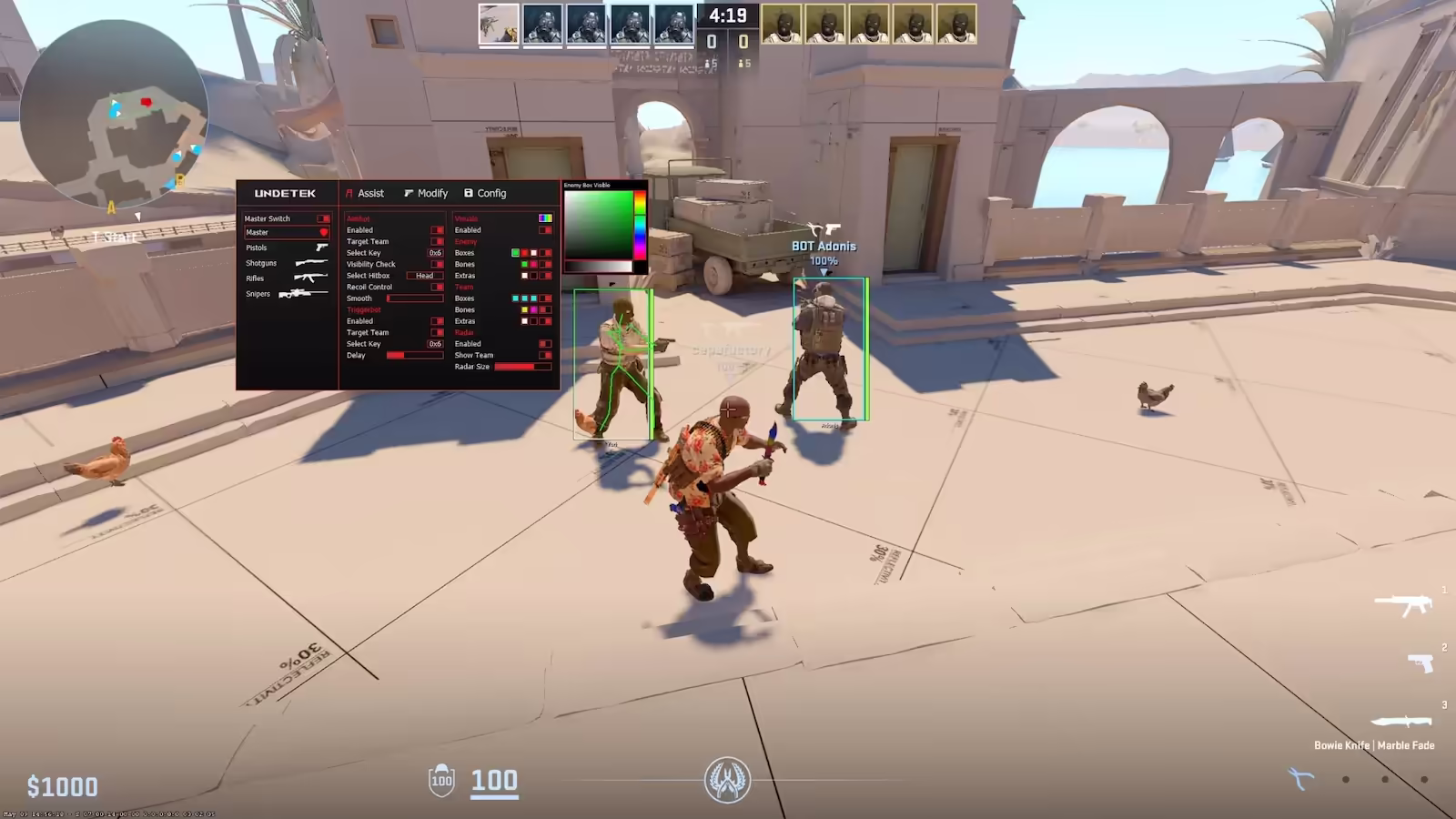Select the Snipers weapon category icon
1456x819 pixels.
click(303, 293)
